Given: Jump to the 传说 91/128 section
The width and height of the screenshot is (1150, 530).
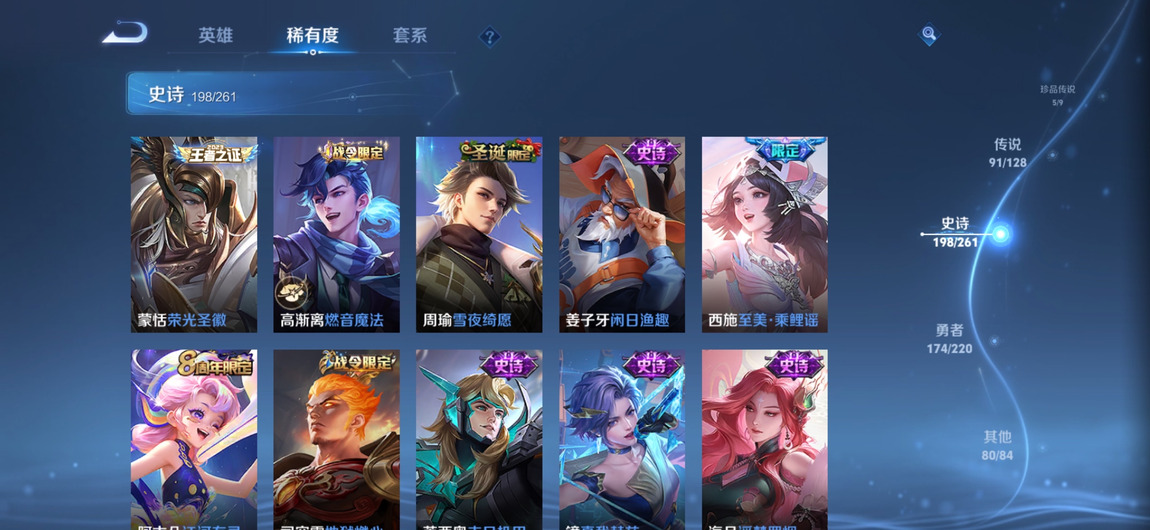Looking at the screenshot, I should coord(1007,152).
